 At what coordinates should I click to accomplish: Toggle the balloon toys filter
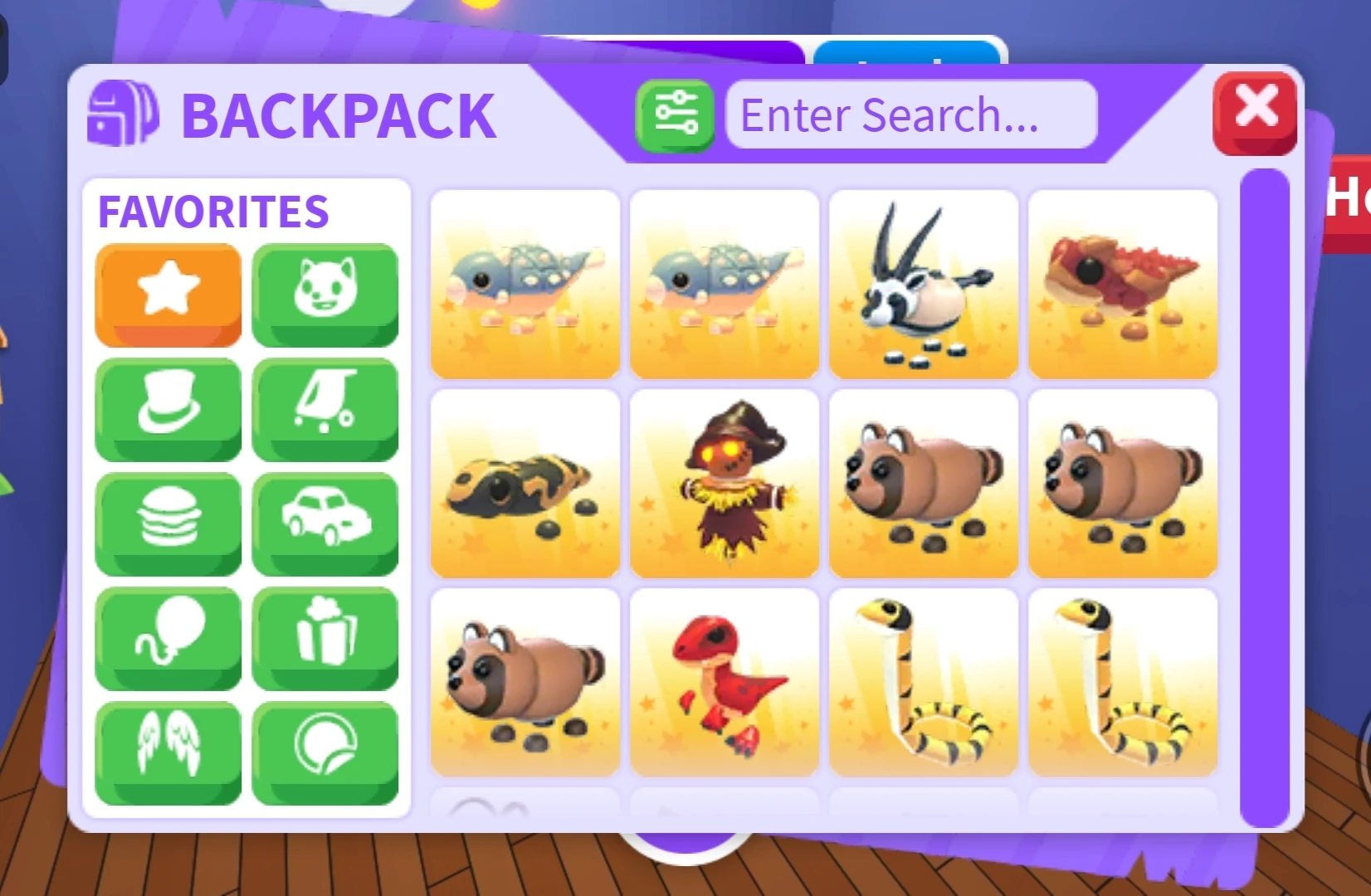(168, 637)
